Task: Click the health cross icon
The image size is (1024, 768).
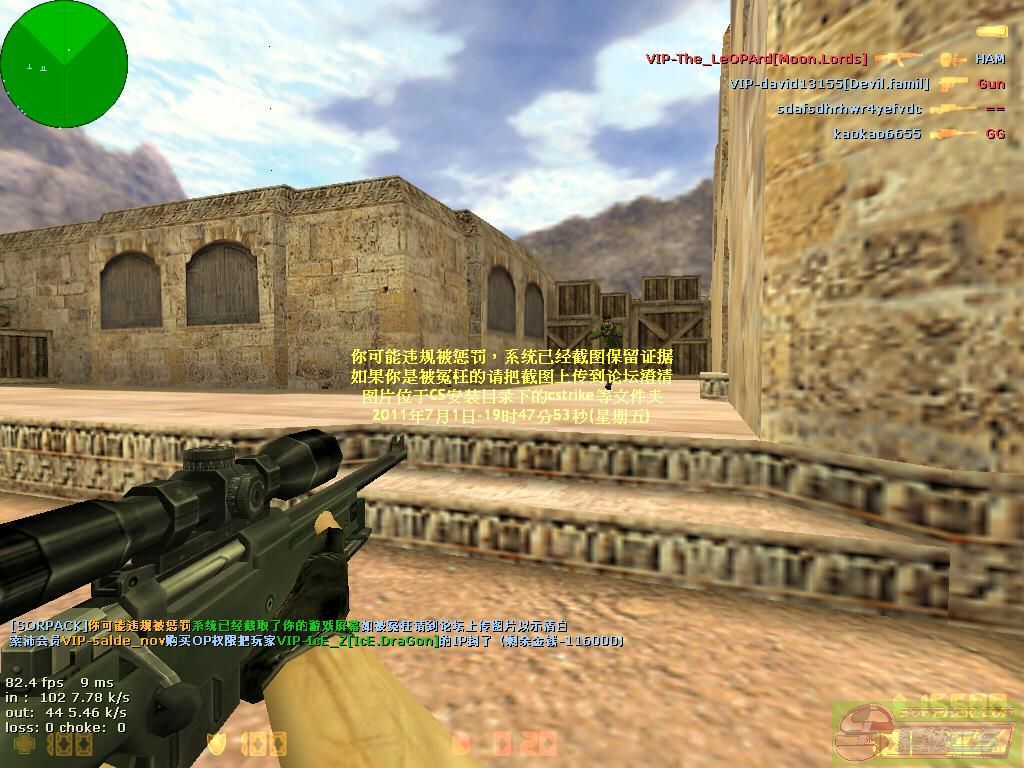Action: point(23,745)
